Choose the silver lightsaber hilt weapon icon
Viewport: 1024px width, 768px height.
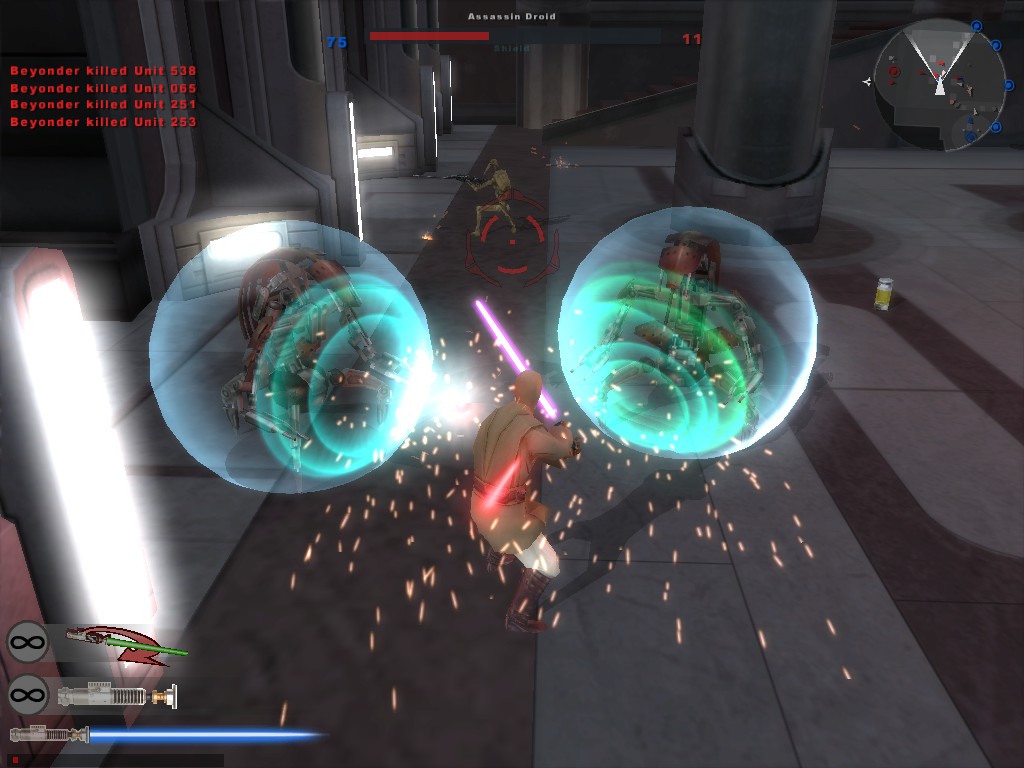tap(116, 694)
